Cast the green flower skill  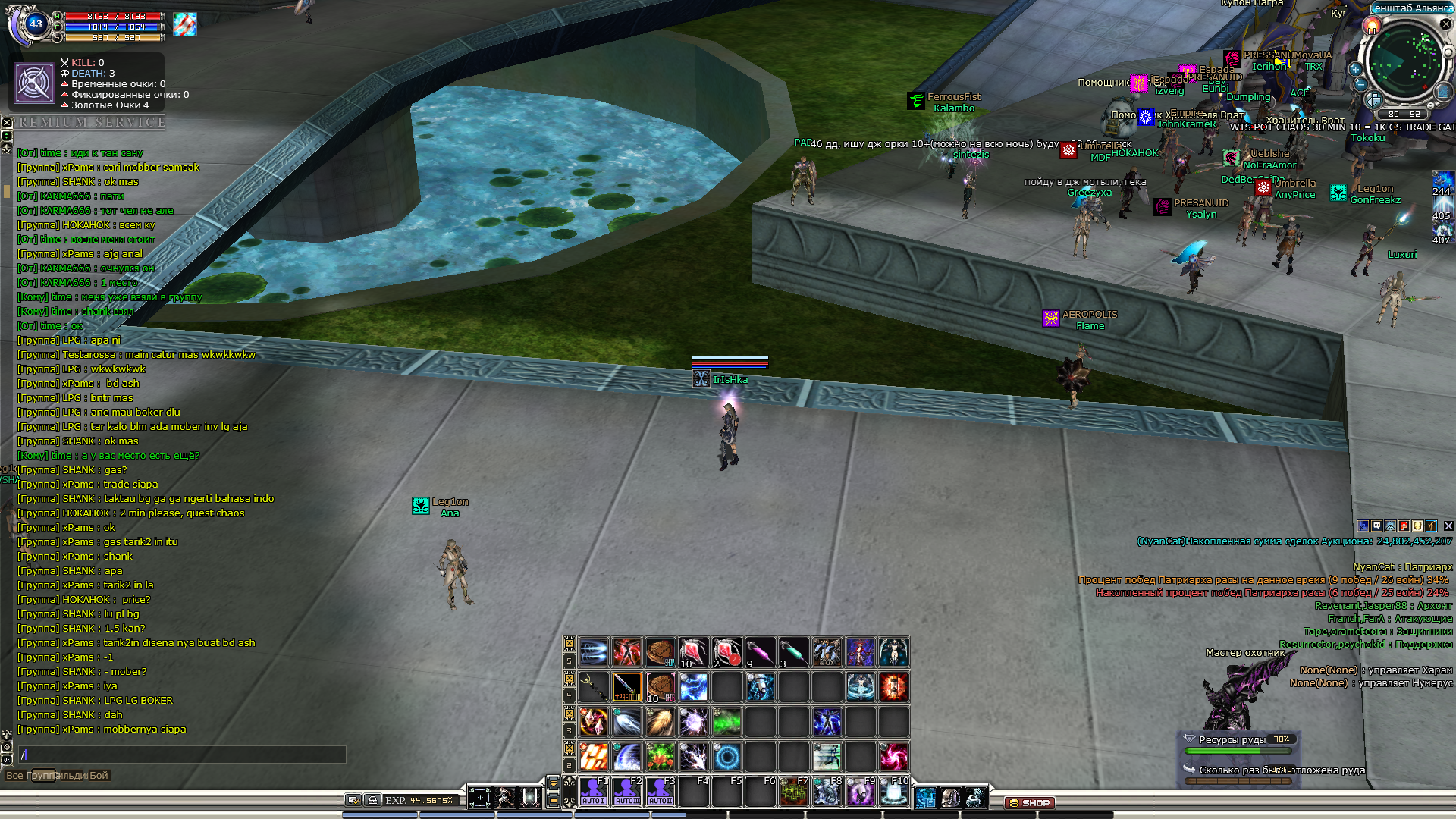(x=661, y=756)
